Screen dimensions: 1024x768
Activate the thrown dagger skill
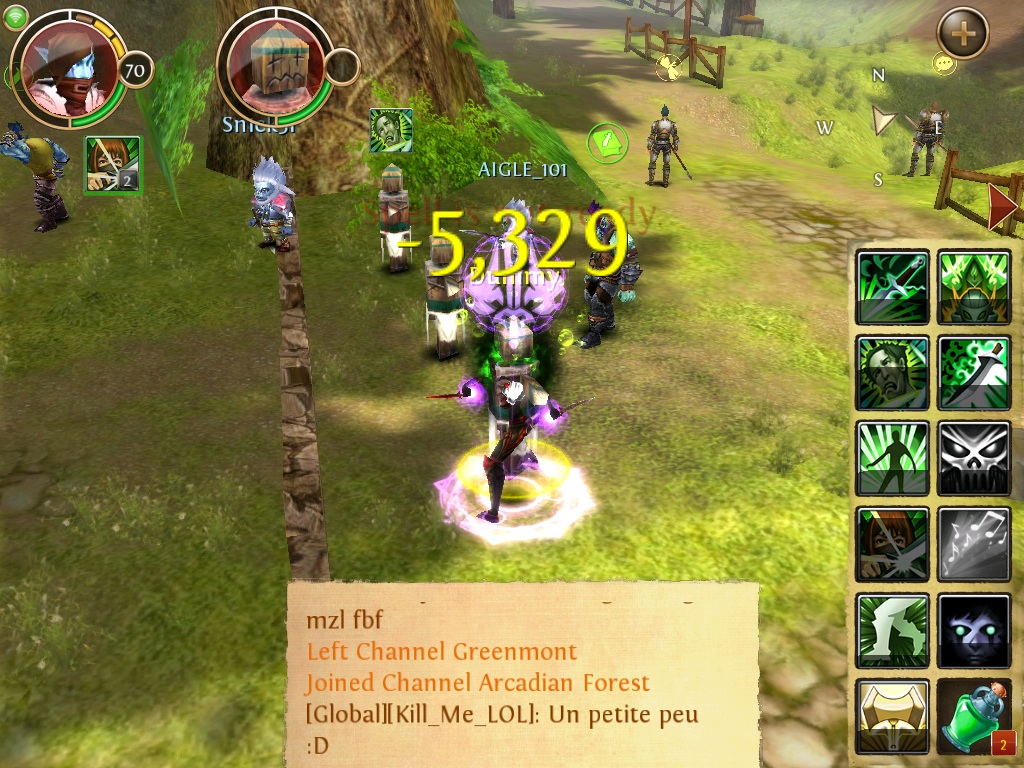[x=893, y=287]
